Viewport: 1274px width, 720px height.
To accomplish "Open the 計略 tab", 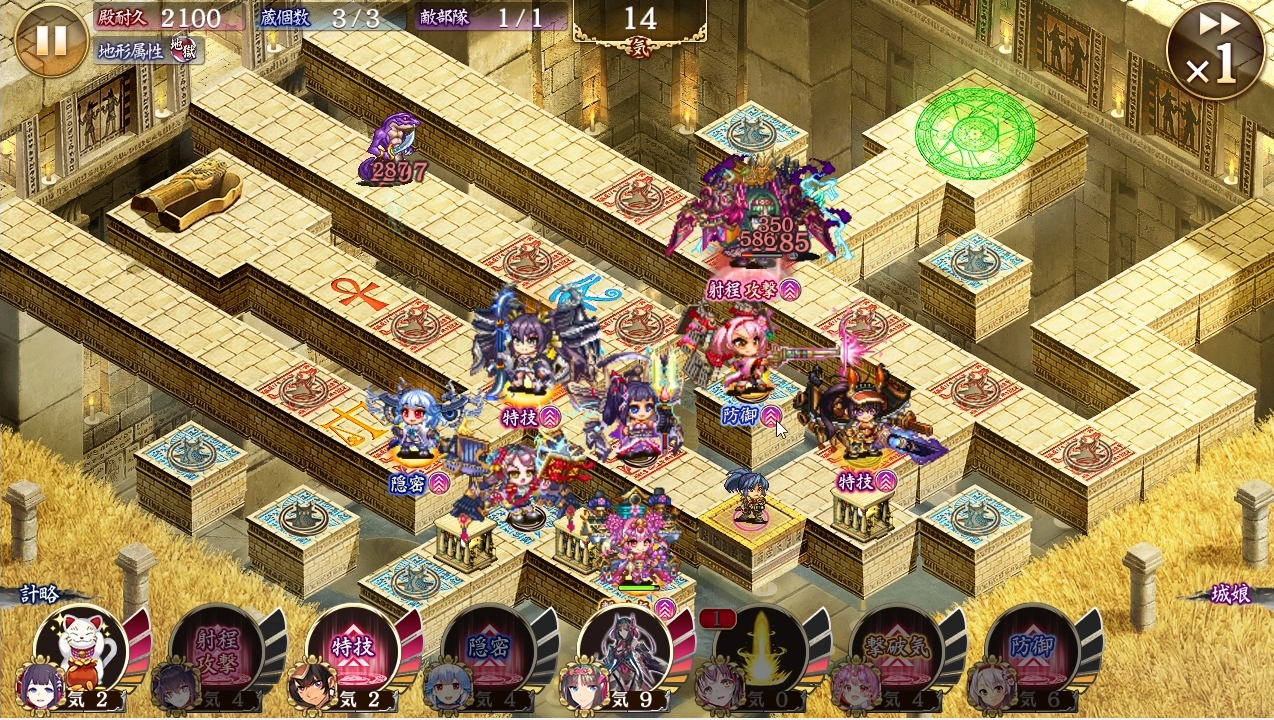I will tap(42, 594).
